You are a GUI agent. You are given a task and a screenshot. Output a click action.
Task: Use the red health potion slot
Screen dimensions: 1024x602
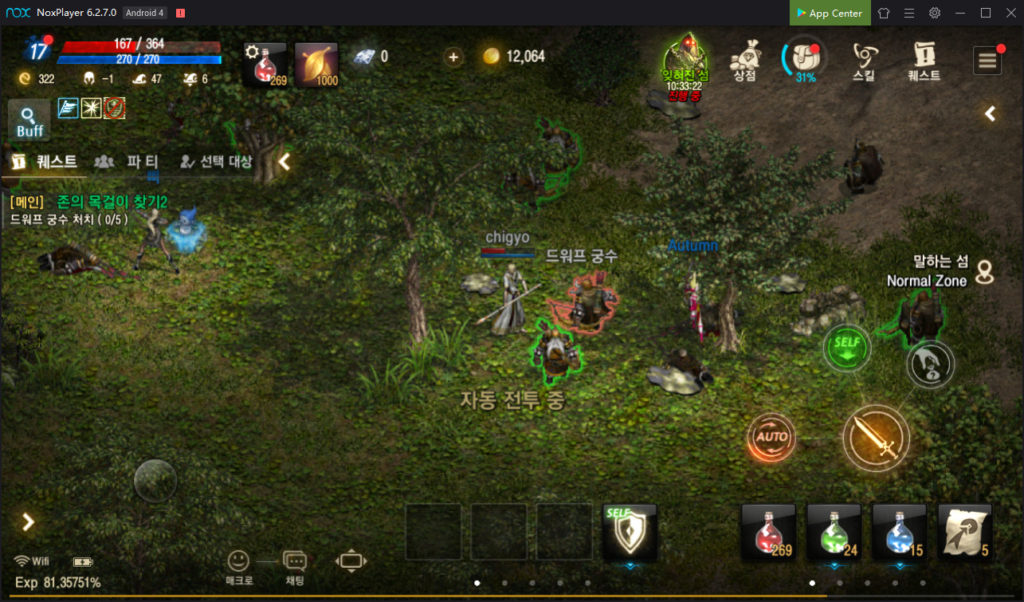point(768,531)
